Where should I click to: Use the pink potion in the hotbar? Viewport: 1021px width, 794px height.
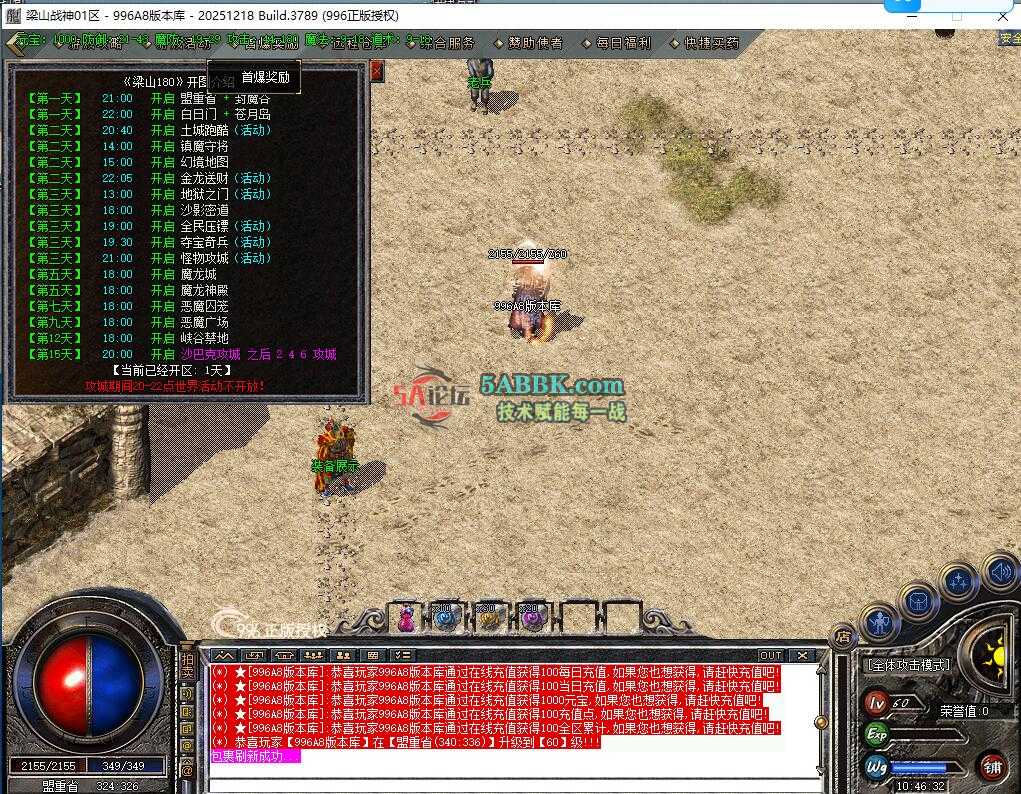[x=407, y=619]
